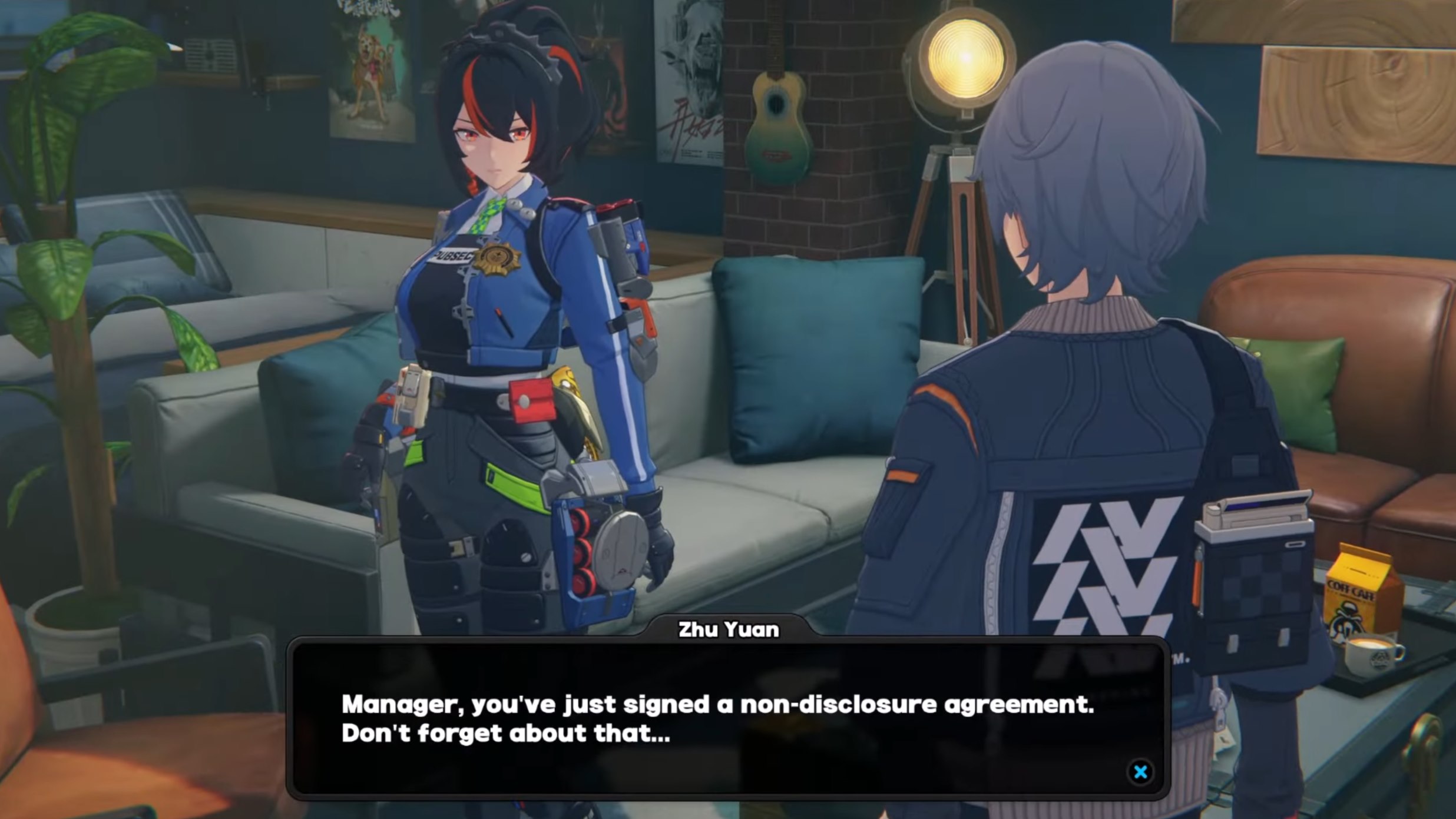Click the blue X dialogue advance icon
Screen dimensions: 1456x819
click(1140, 772)
